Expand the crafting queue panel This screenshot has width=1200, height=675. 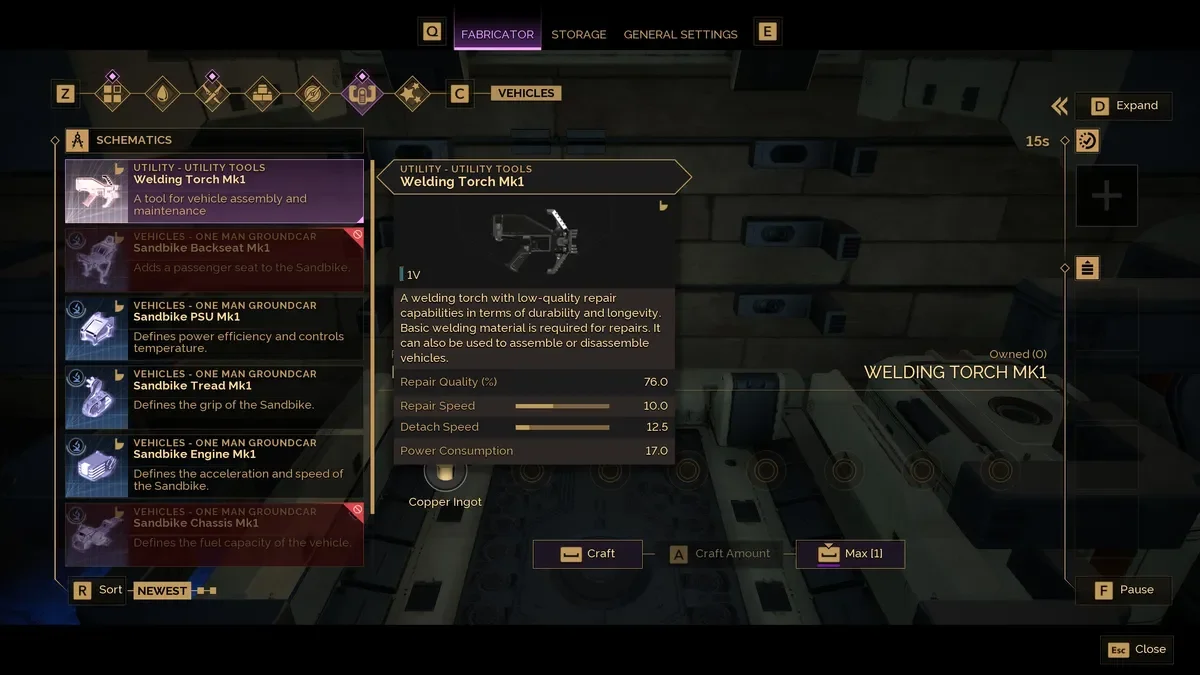pyautogui.click(x=1124, y=106)
